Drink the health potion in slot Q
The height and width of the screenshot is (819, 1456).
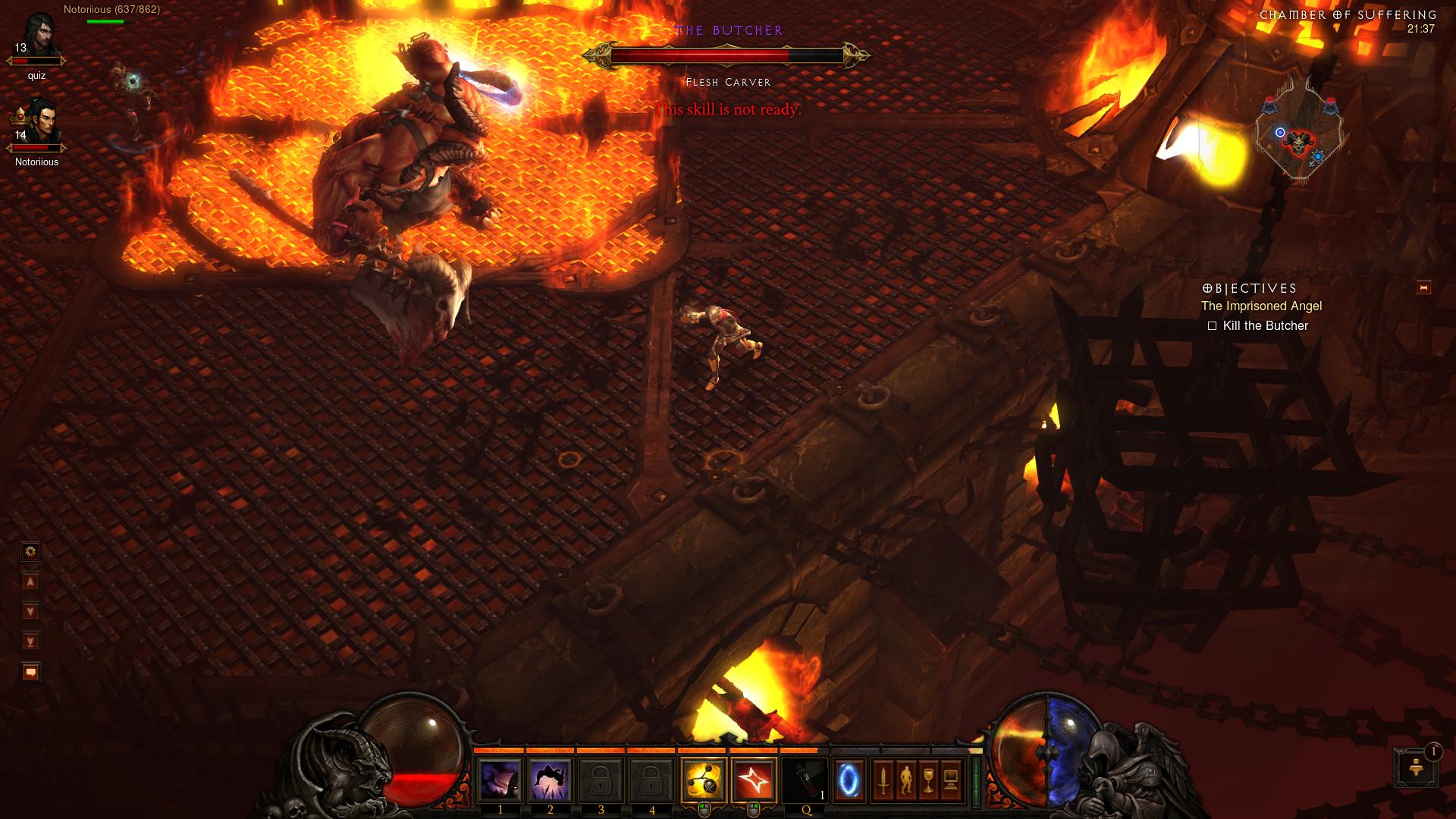tap(805, 780)
